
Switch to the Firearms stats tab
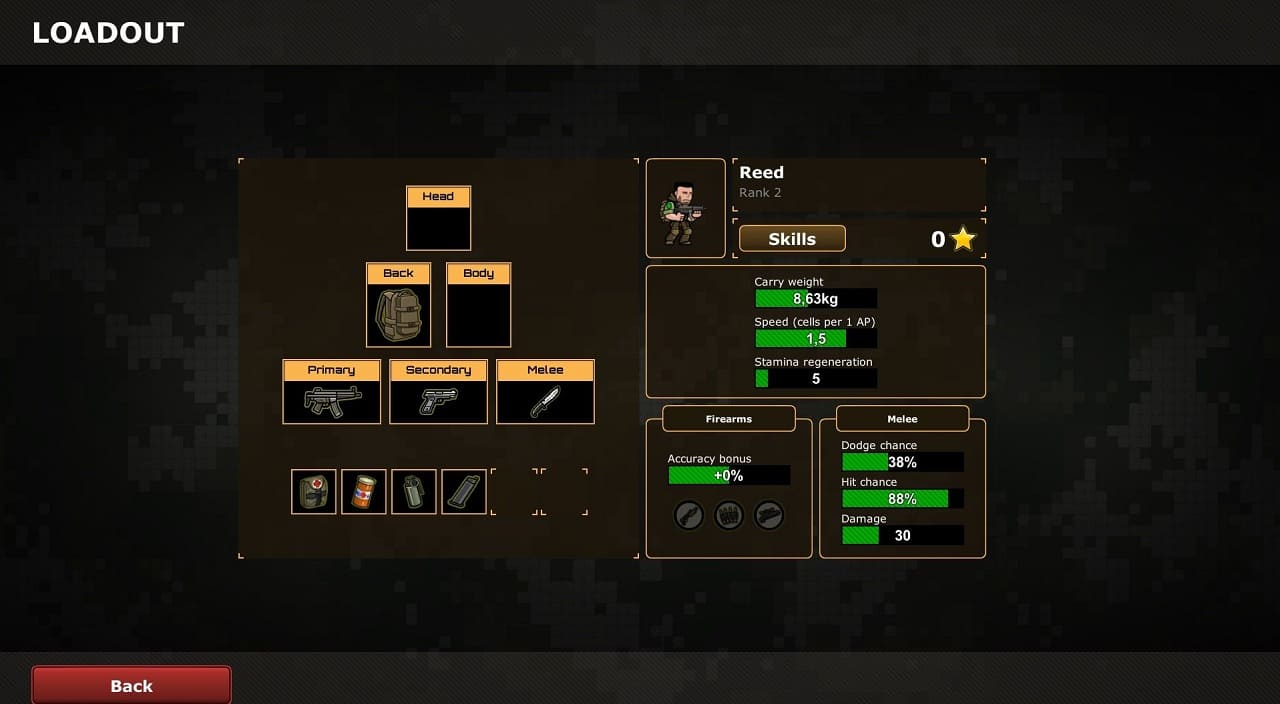(x=729, y=419)
